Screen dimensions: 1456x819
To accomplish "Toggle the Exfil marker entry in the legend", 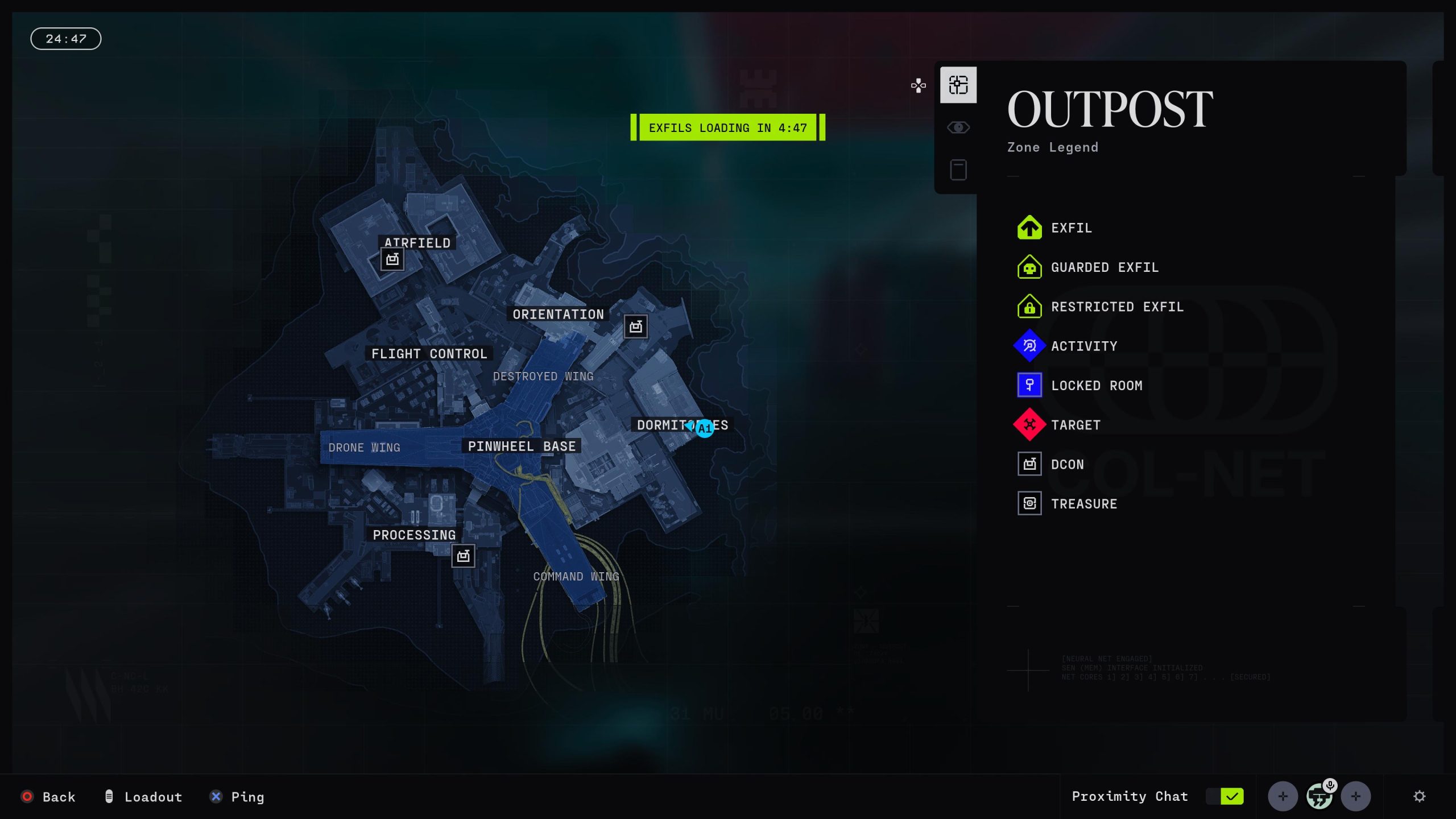I will [x=1029, y=227].
